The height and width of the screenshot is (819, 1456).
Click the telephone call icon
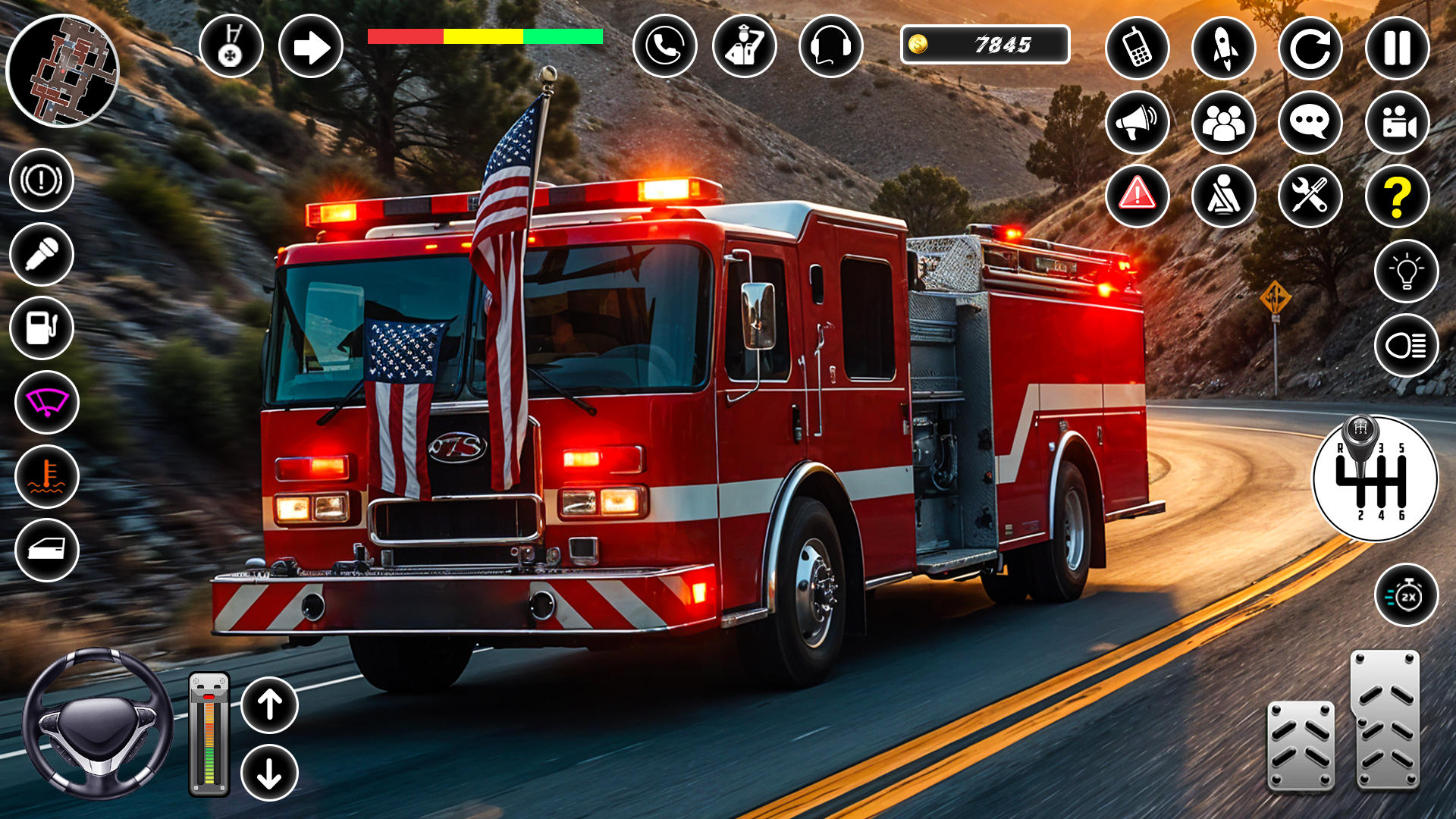(x=665, y=46)
